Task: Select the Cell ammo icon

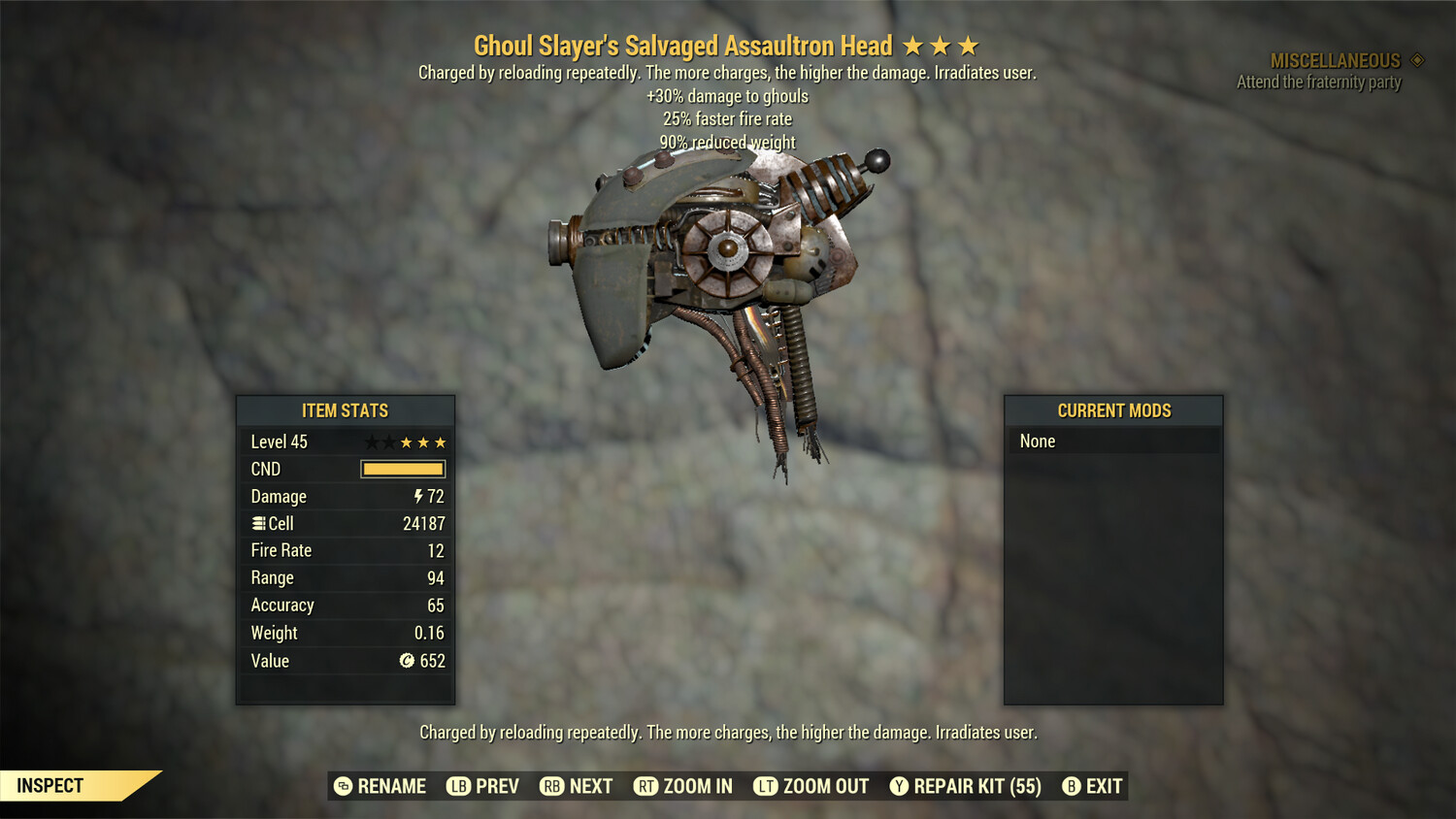Action: click(x=258, y=523)
